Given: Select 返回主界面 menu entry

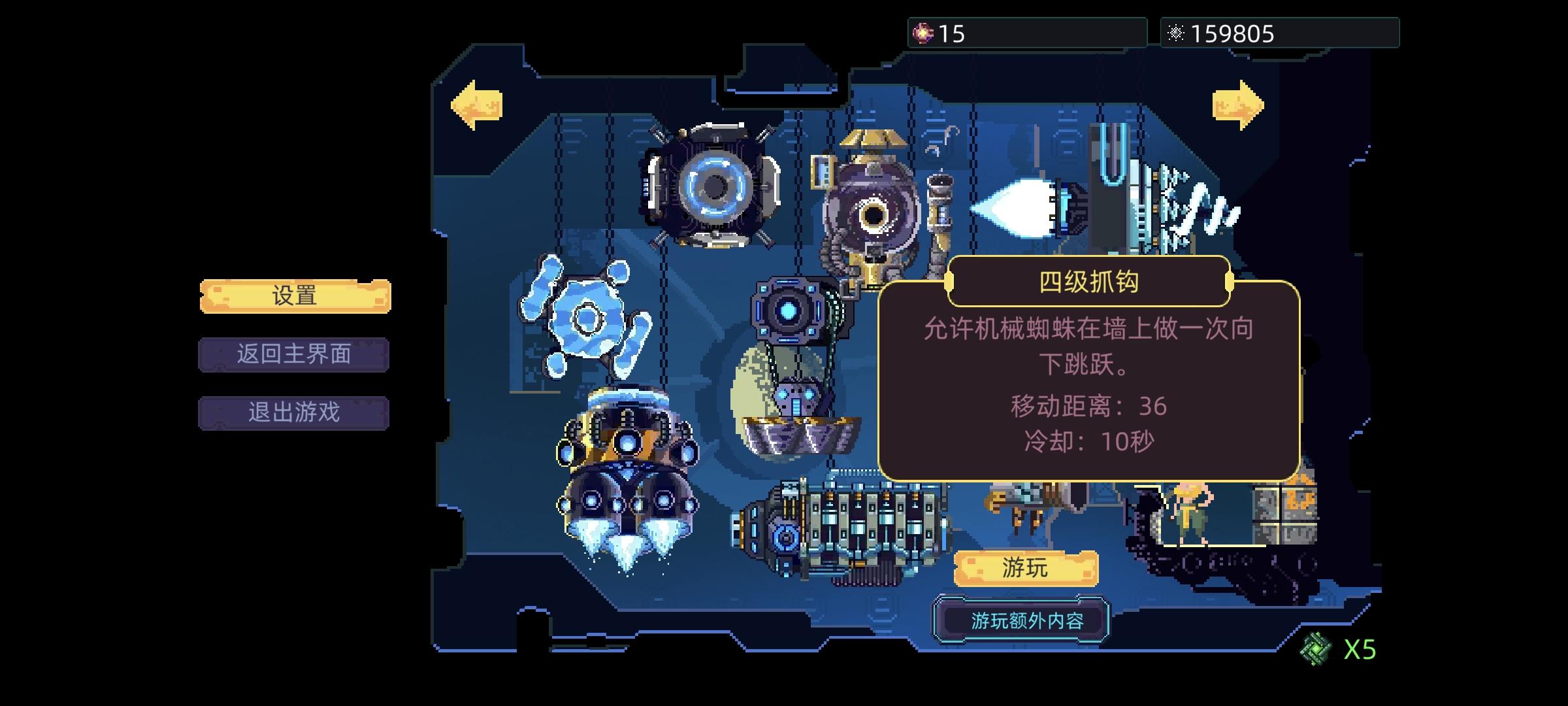Looking at the screenshot, I should 294,355.
